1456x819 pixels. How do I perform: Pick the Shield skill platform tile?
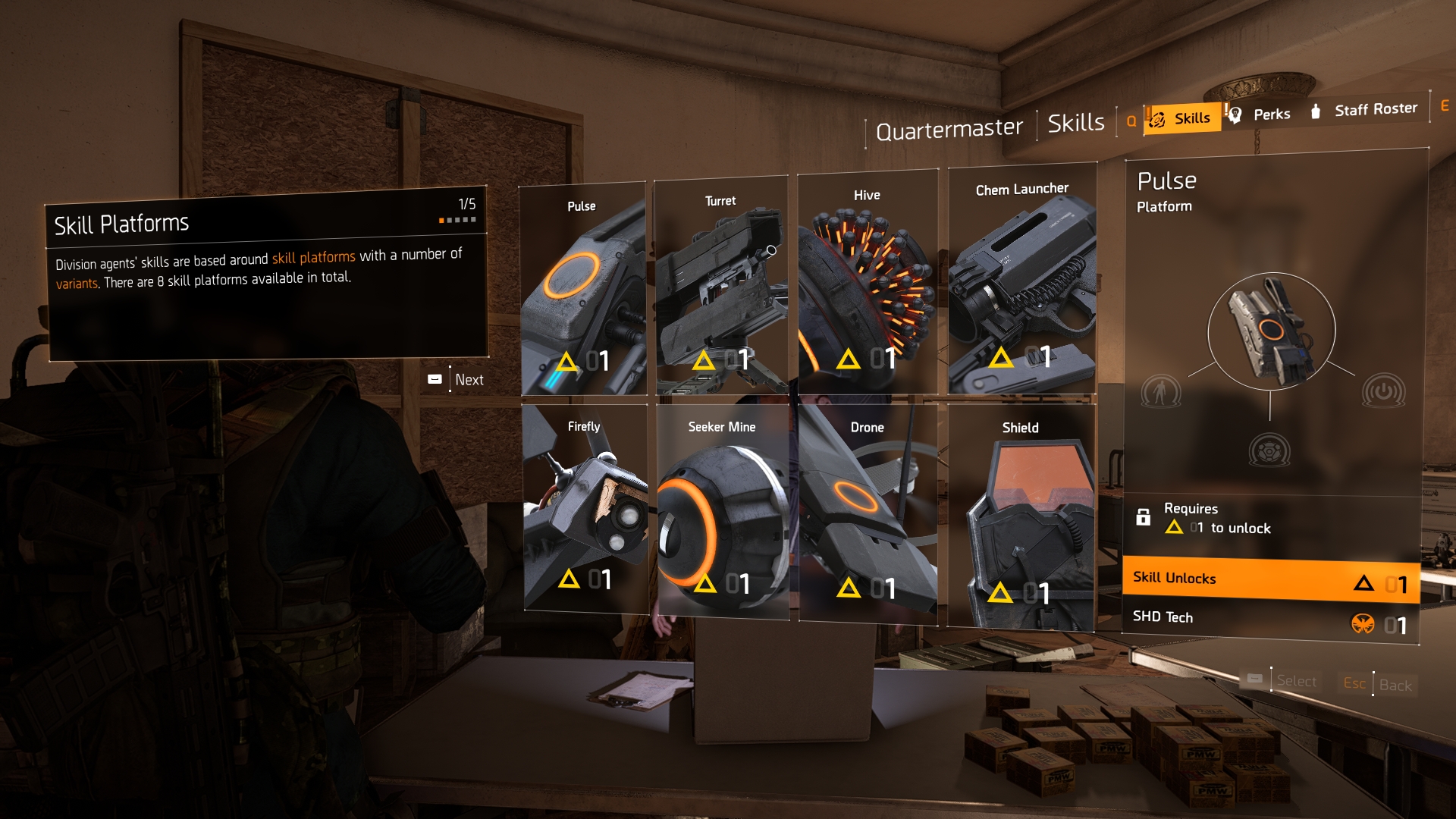pos(1021,516)
